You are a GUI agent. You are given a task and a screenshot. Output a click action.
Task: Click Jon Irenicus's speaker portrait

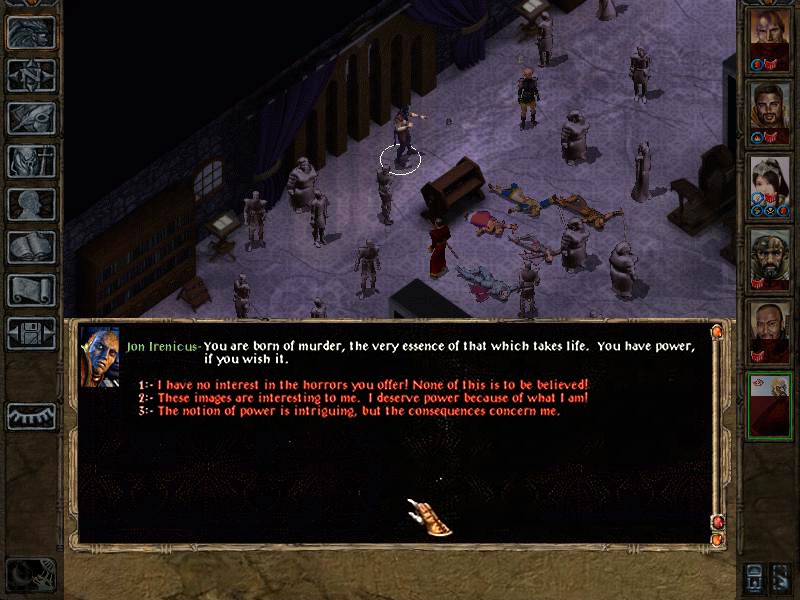pyautogui.click(x=99, y=355)
